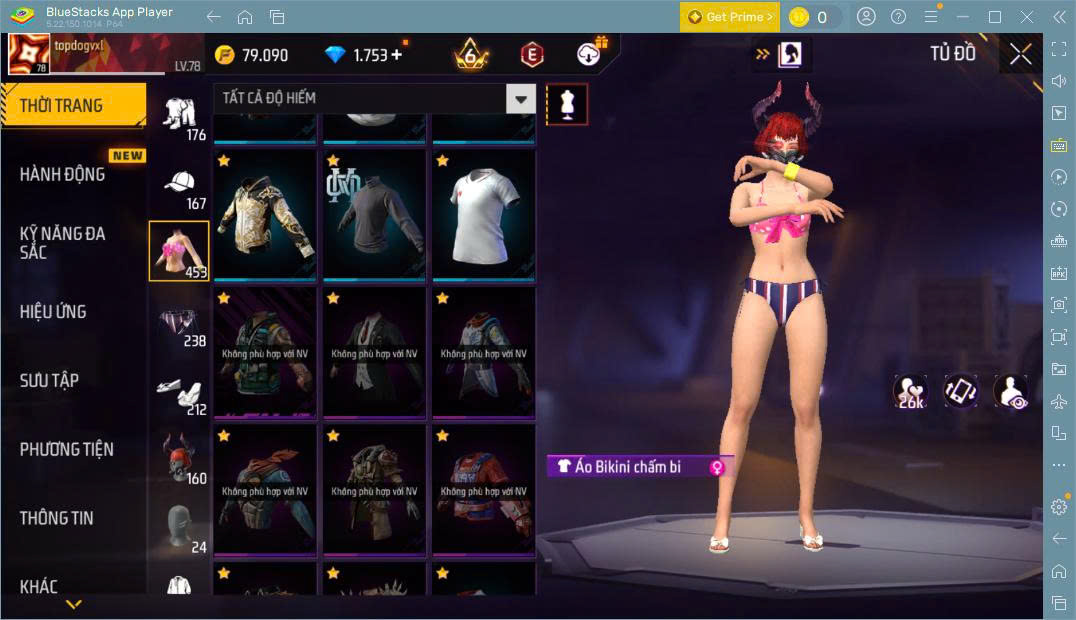Image resolution: width=1076 pixels, height=620 pixels.
Task: Choose the gray long-sleeve shirt item
Action: pyautogui.click(x=374, y=214)
